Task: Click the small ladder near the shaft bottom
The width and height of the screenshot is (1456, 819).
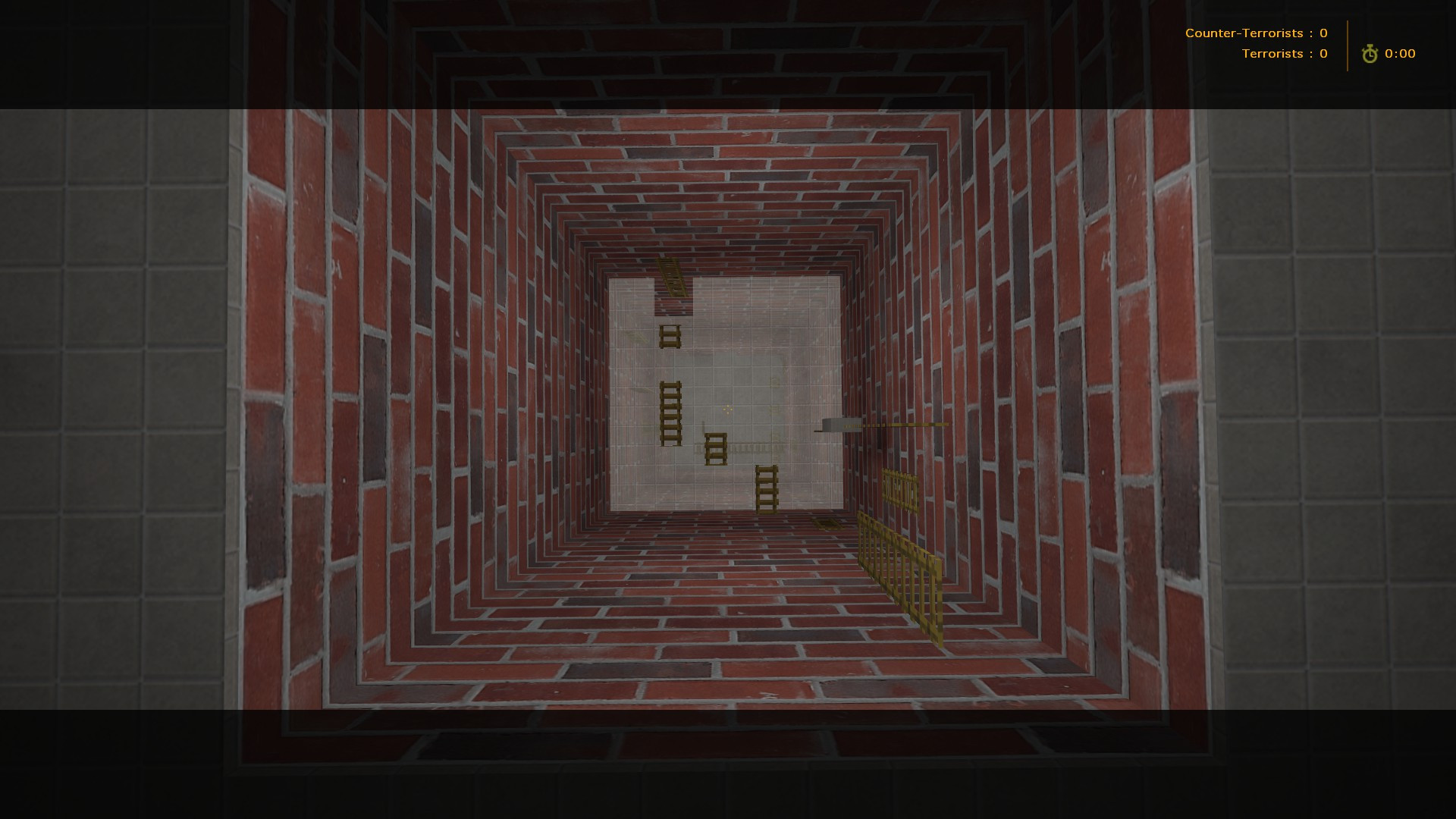Action: (766, 489)
